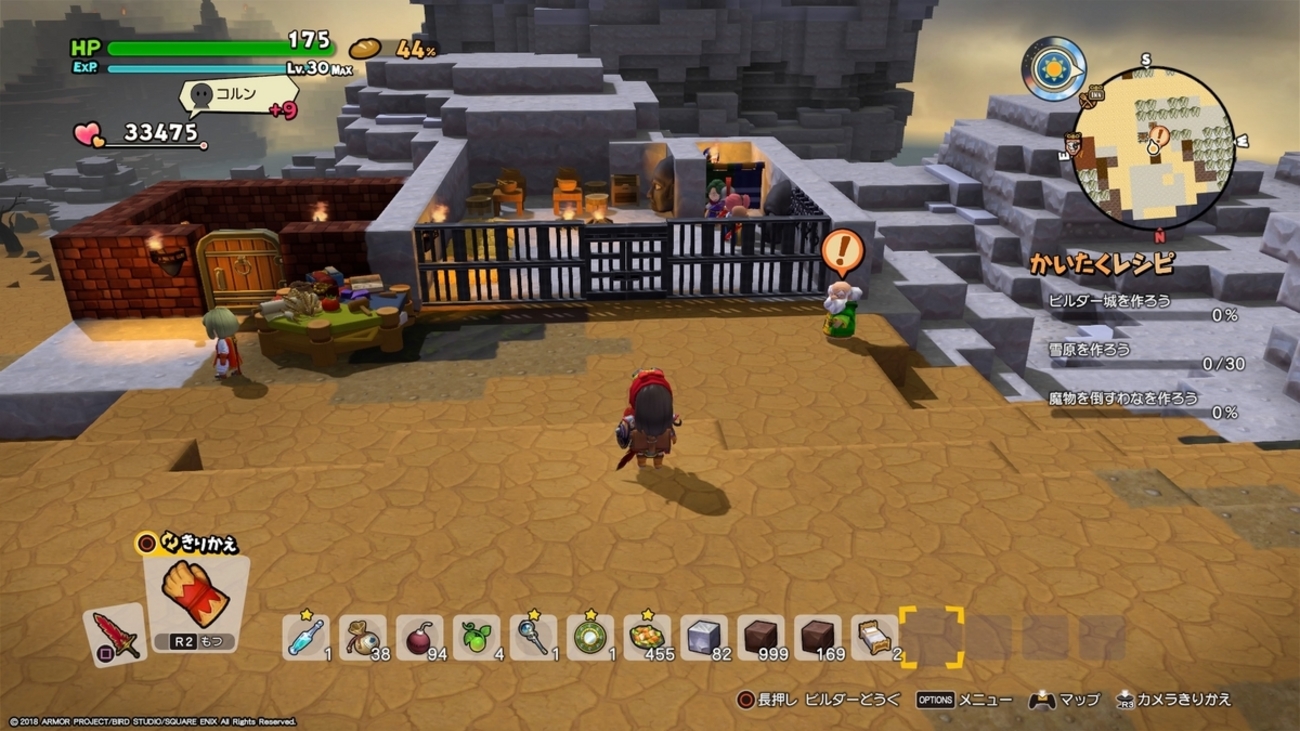Choose the dark block stack of 999
The width and height of the screenshot is (1300, 731).
[x=761, y=637]
